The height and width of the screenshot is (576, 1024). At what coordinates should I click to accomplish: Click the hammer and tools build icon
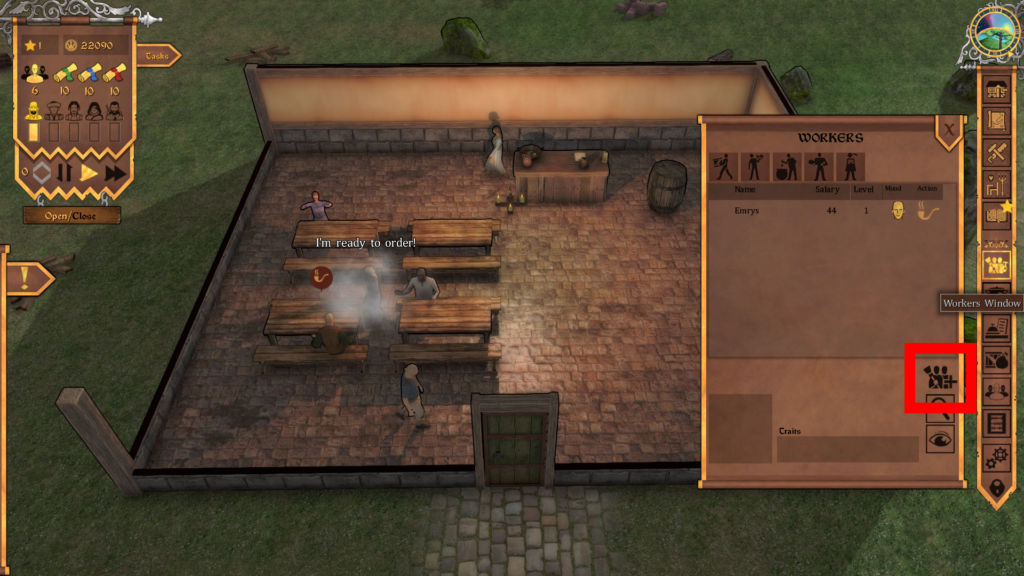tap(996, 151)
